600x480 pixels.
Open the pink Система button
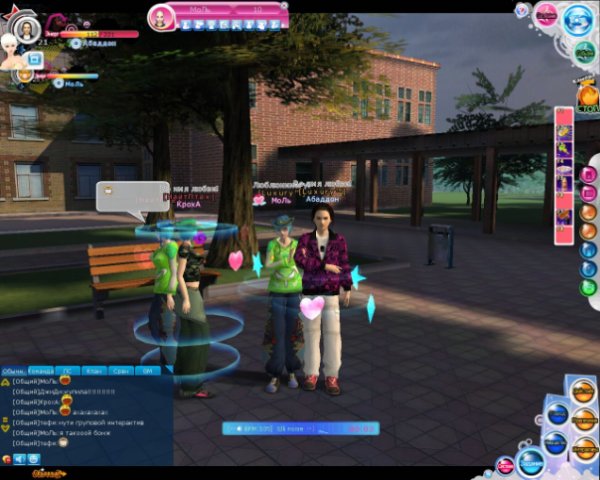[x=506, y=466]
